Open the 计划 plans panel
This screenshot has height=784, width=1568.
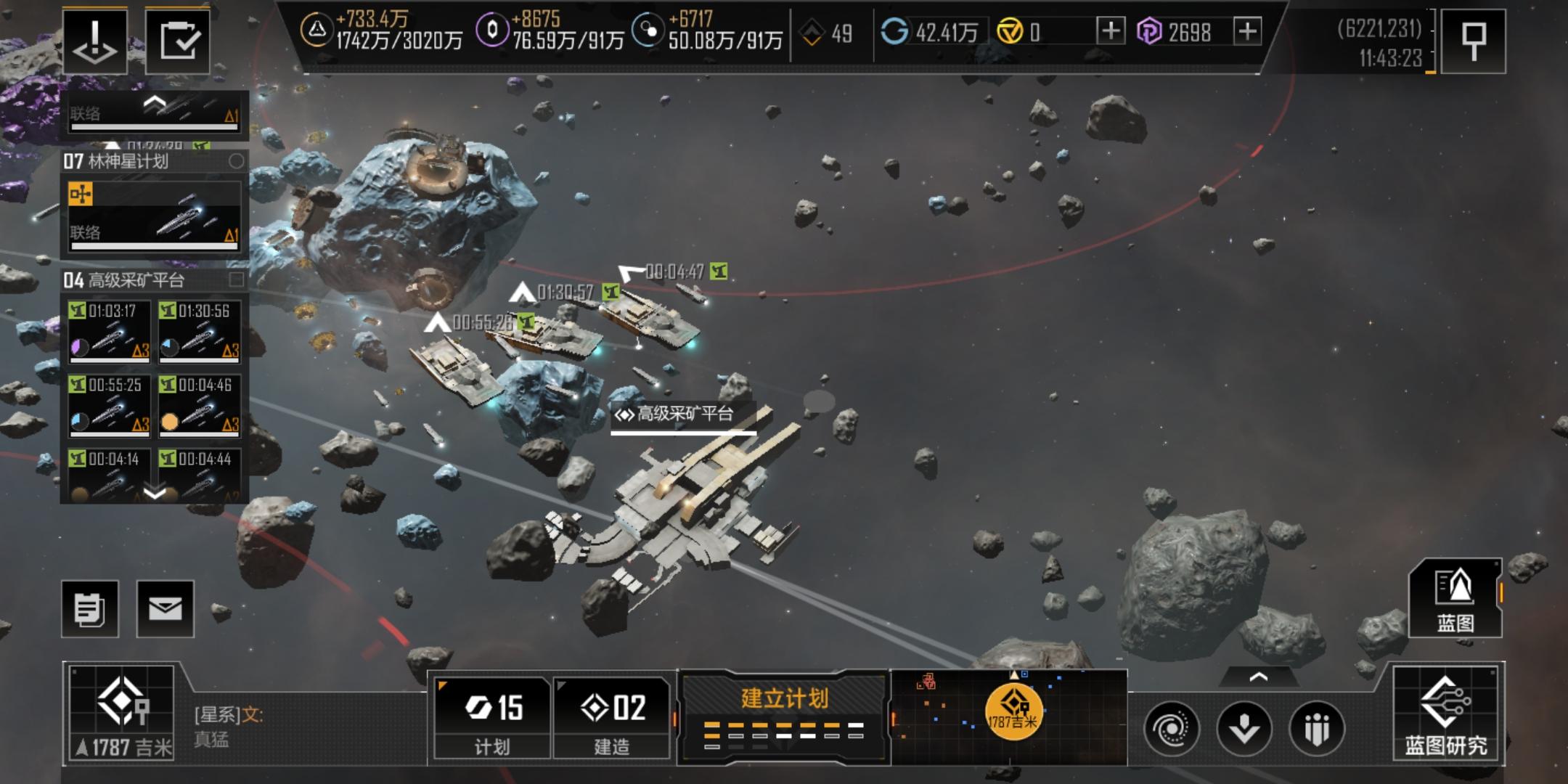click(492, 716)
